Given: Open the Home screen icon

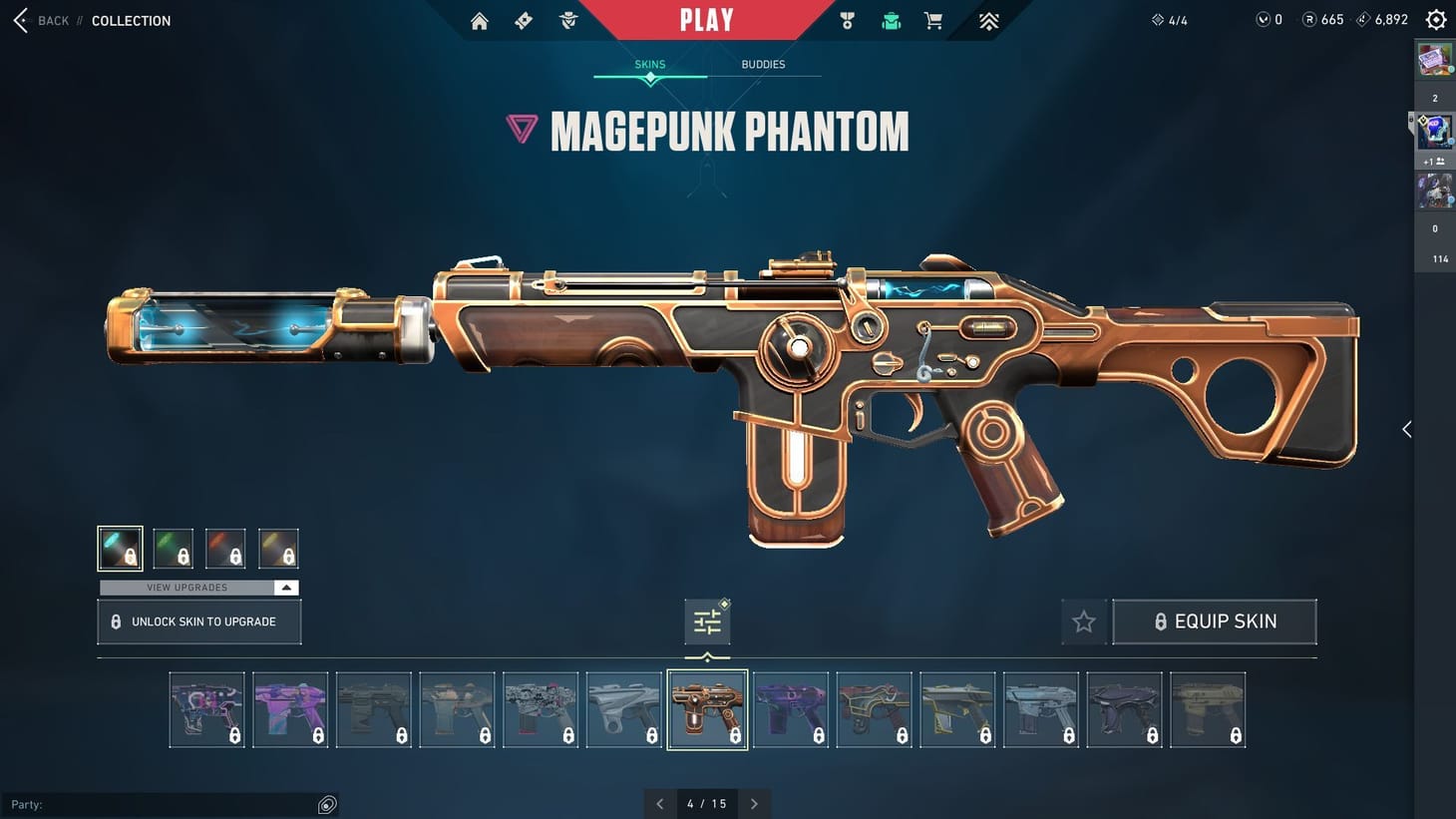Looking at the screenshot, I should point(479,20).
